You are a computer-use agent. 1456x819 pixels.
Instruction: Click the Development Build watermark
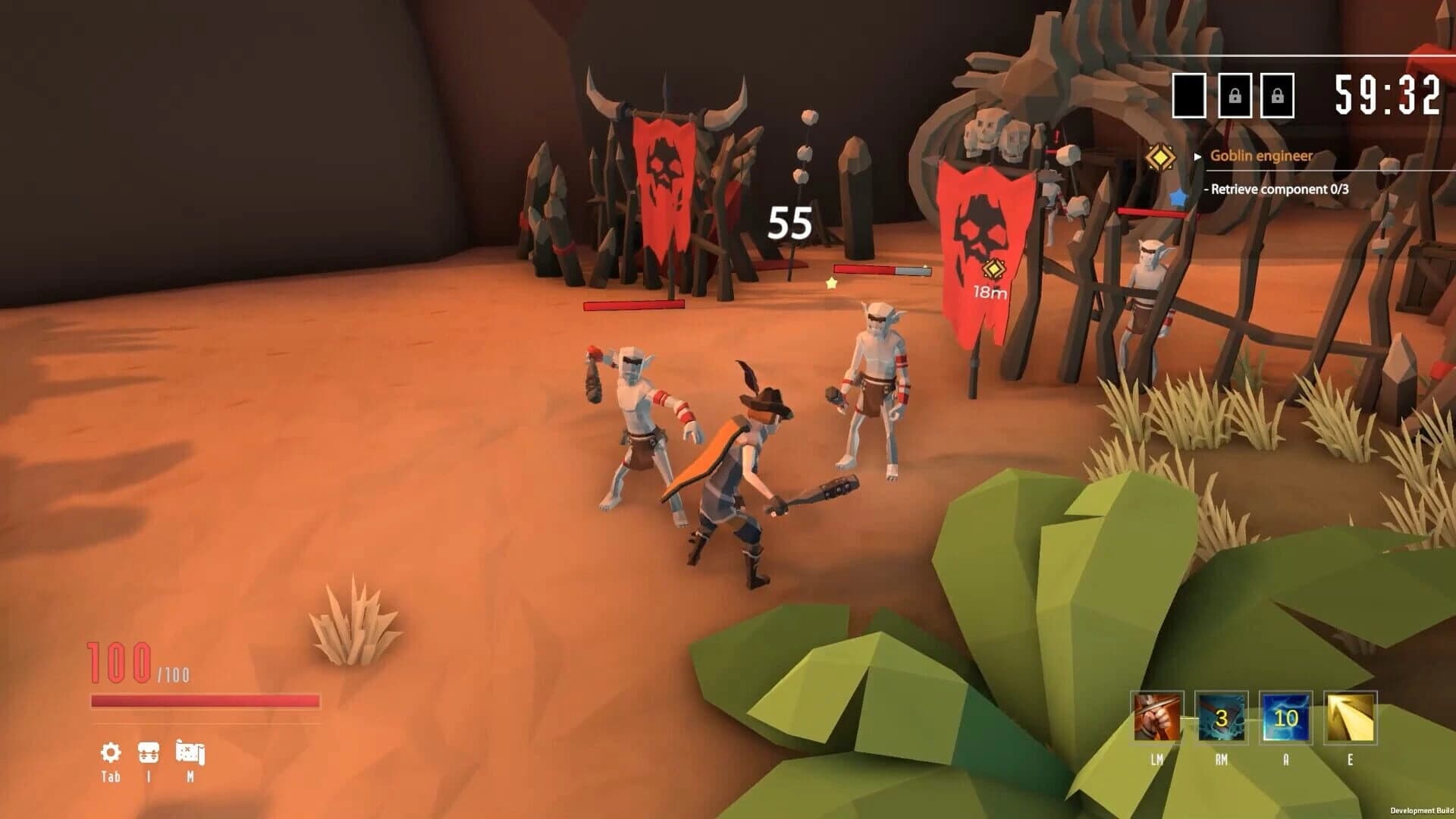point(1424,811)
